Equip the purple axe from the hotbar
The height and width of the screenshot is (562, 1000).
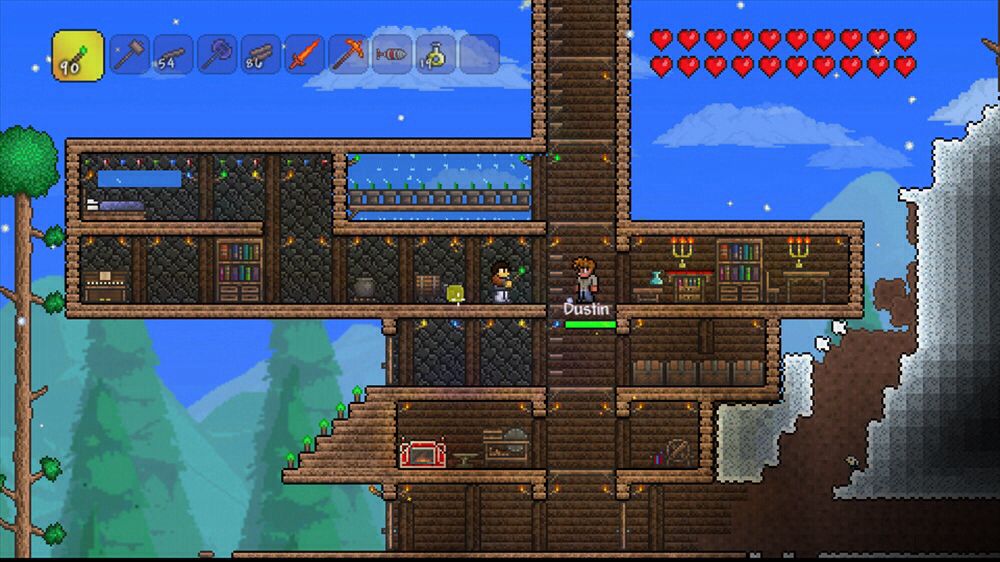click(x=217, y=54)
